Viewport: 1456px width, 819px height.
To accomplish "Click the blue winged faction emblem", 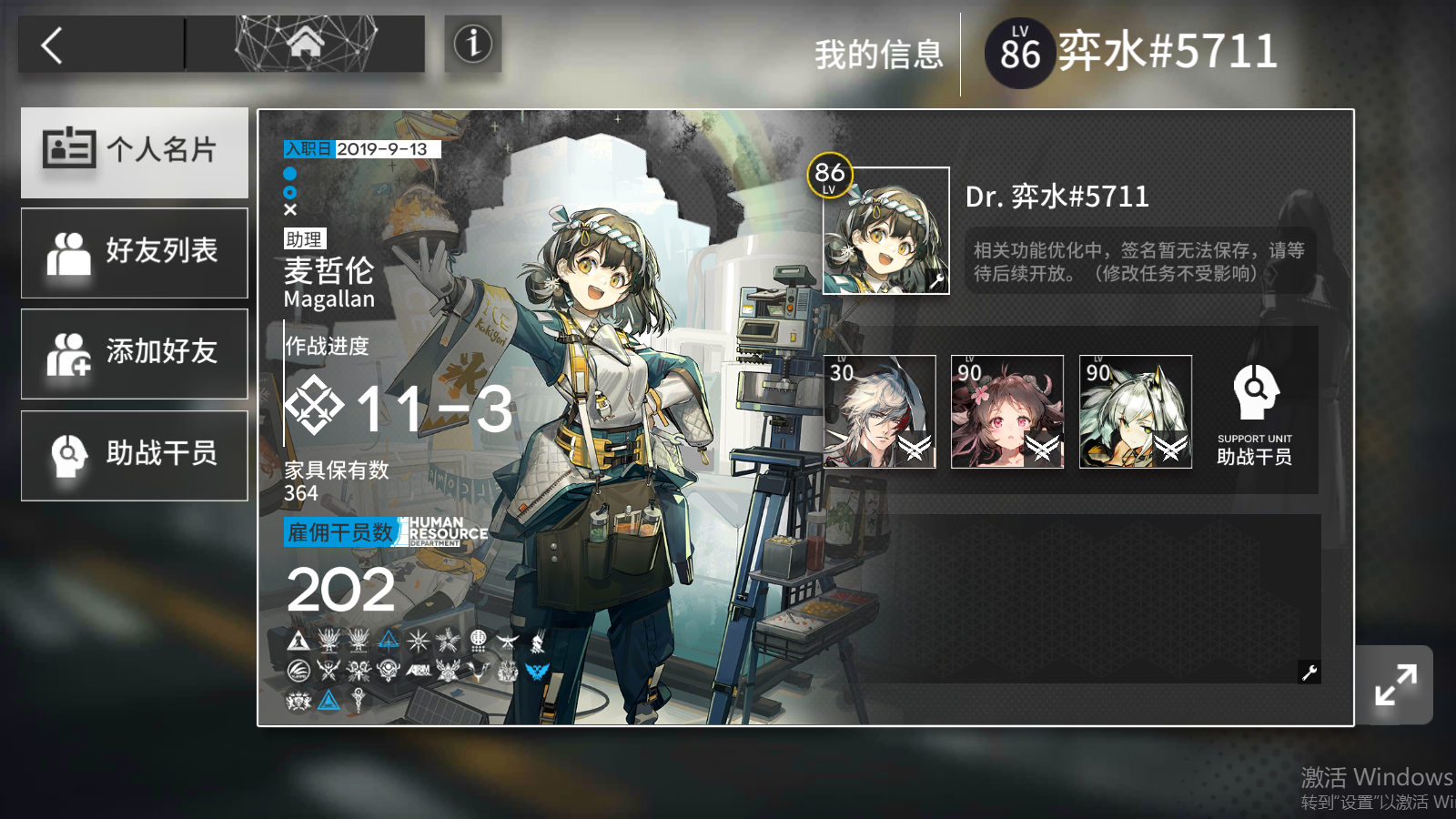I will click(x=537, y=670).
